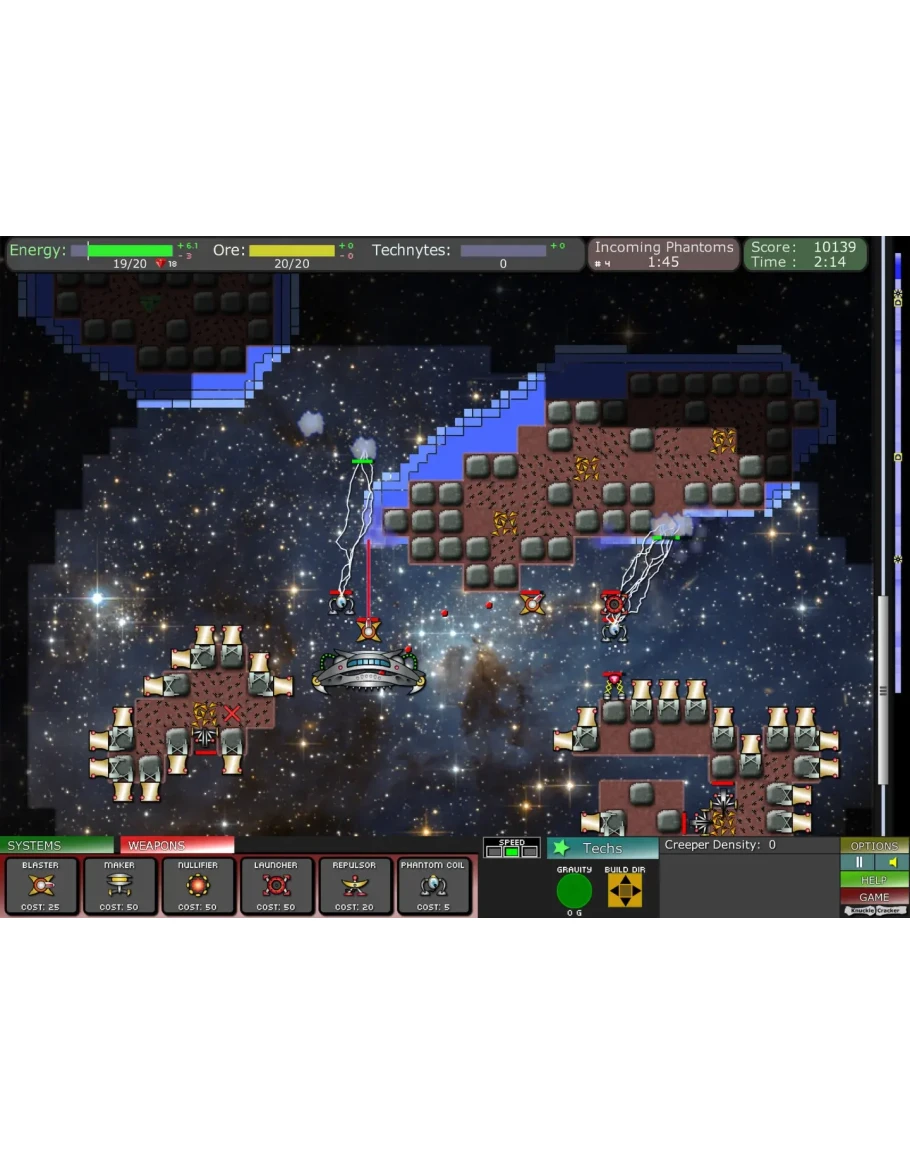Pause the game with the pause button

(x=858, y=863)
